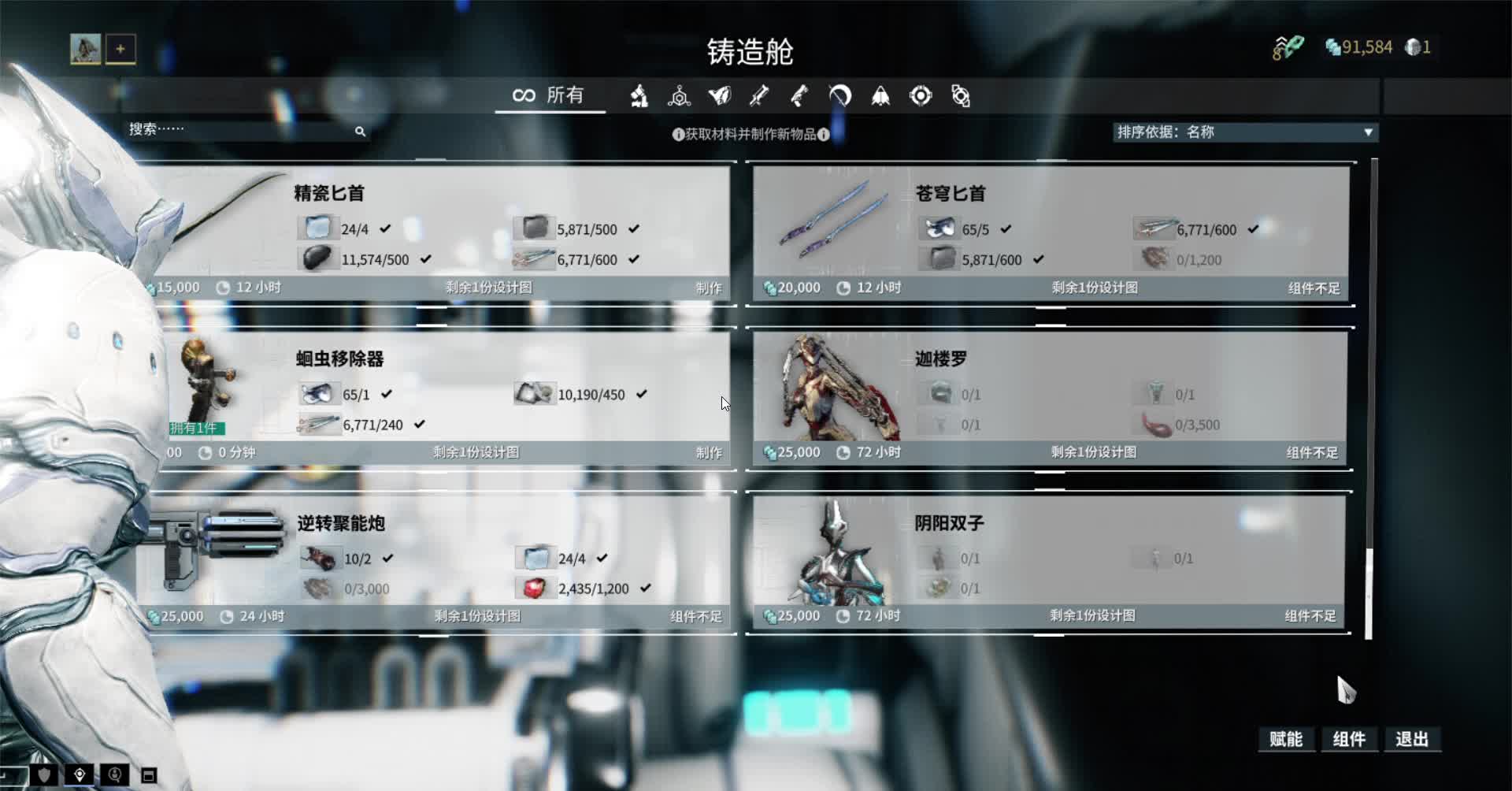The image size is (1512, 791).
Task: Select the landing craft category icon
Action: (x=880, y=95)
